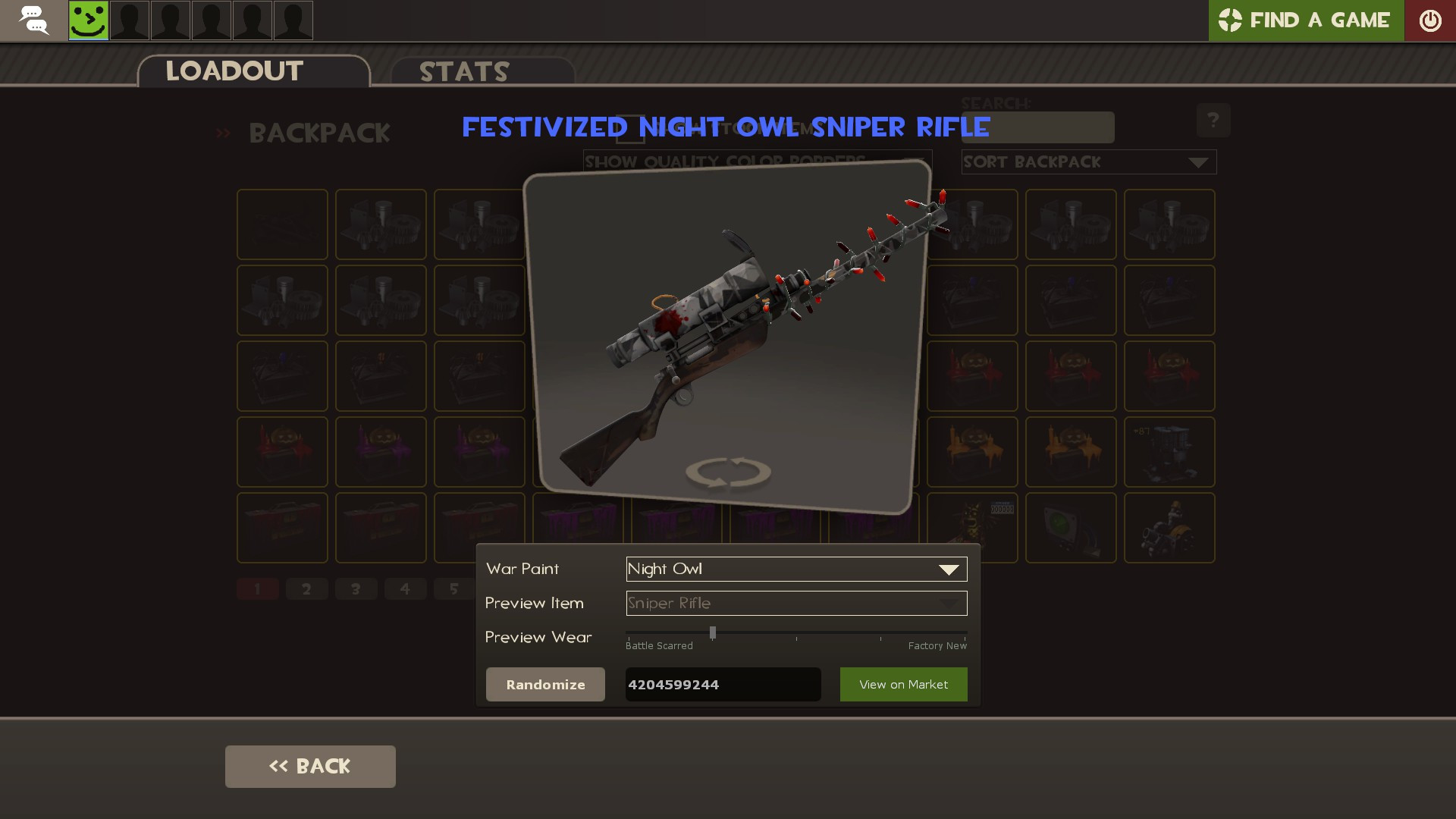Click the power quit icon top-right
Screen dimensions: 1456x819
pos(1431,20)
